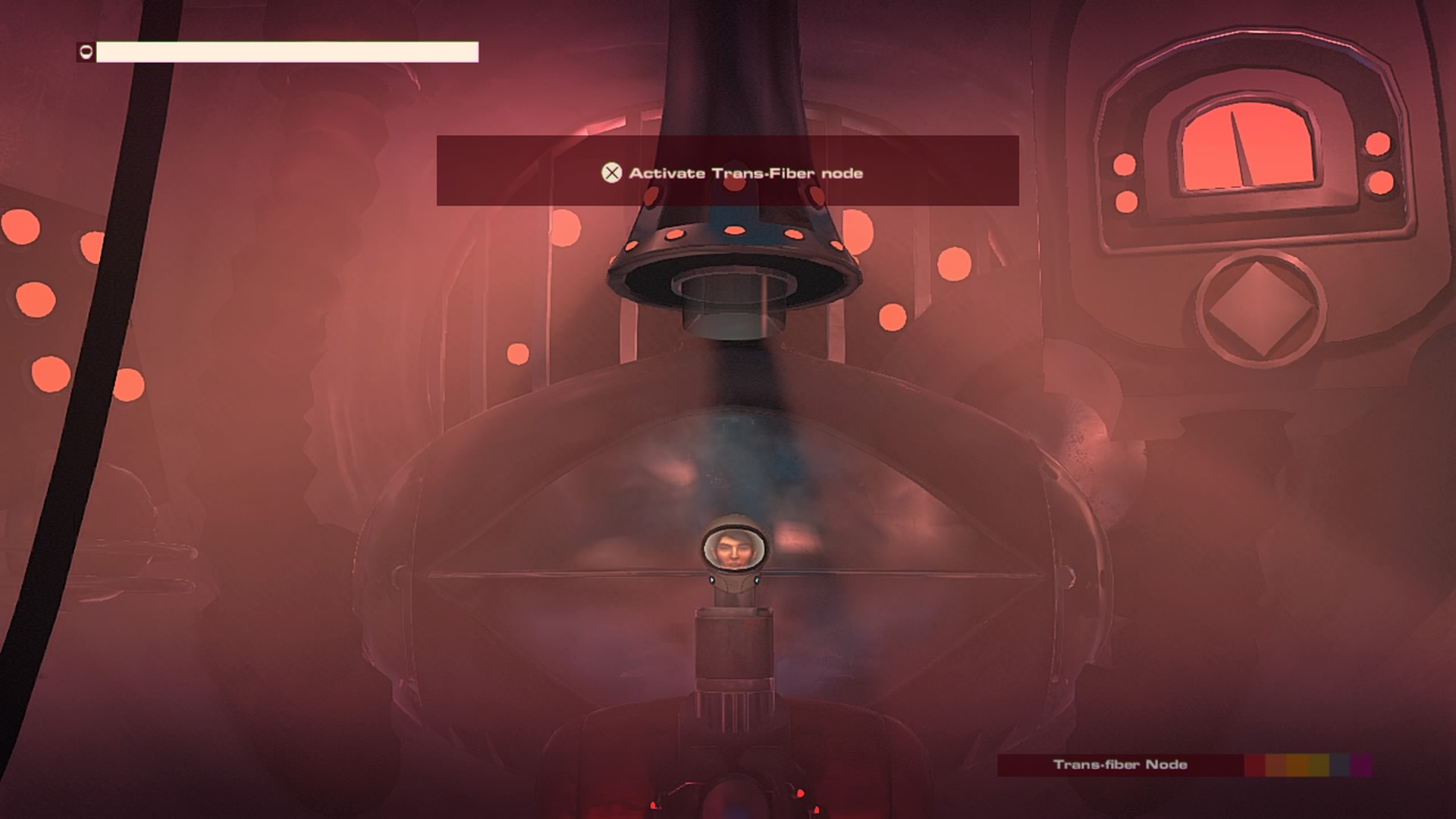Click the astronaut helmet icon beside the health bar
This screenshot has width=1456, height=819.
86,52
